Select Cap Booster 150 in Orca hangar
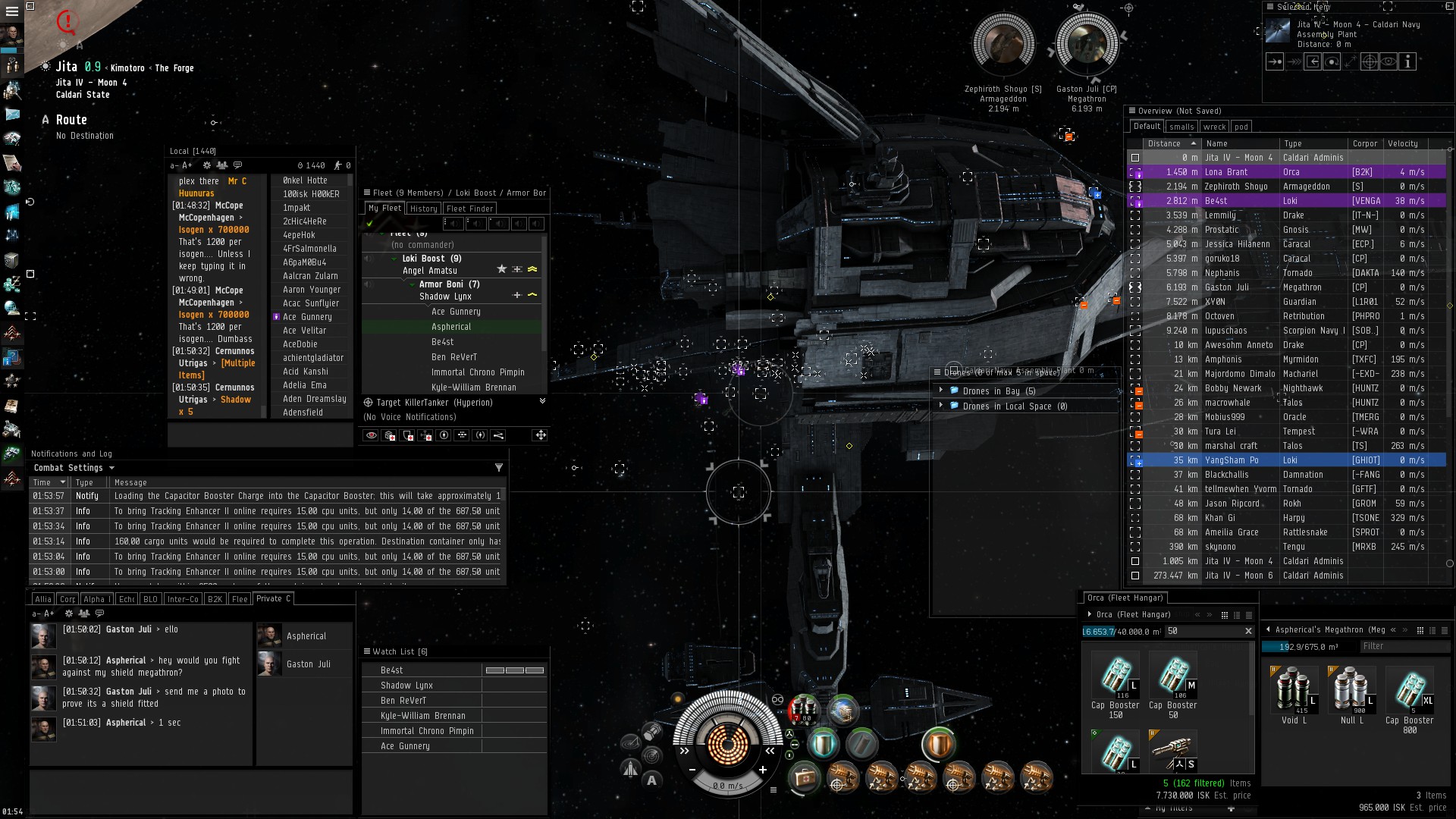The image size is (1456, 819). [x=1115, y=679]
